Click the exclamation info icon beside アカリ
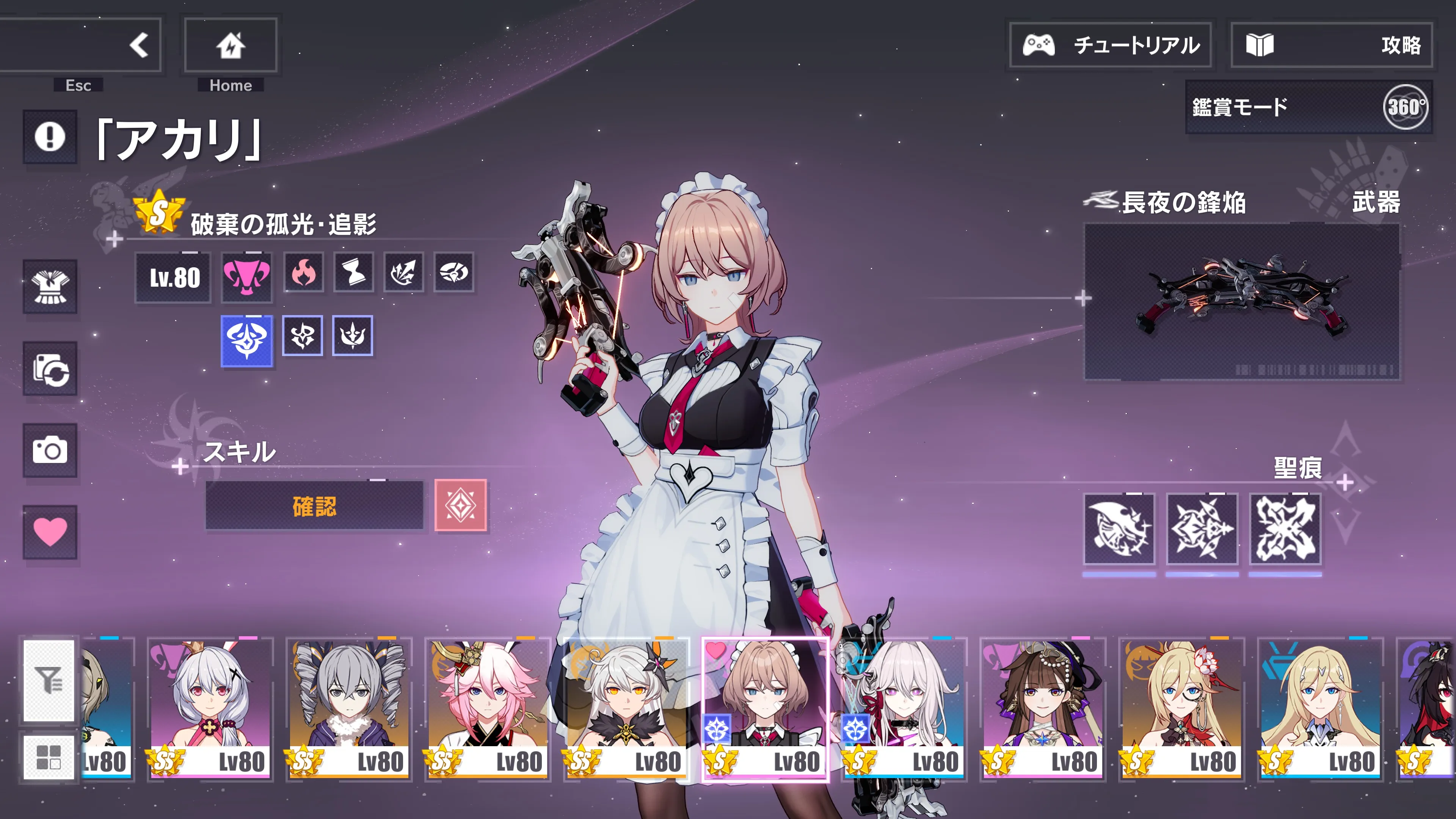The width and height of the screenshot is (1456, 819). point(50,137)
